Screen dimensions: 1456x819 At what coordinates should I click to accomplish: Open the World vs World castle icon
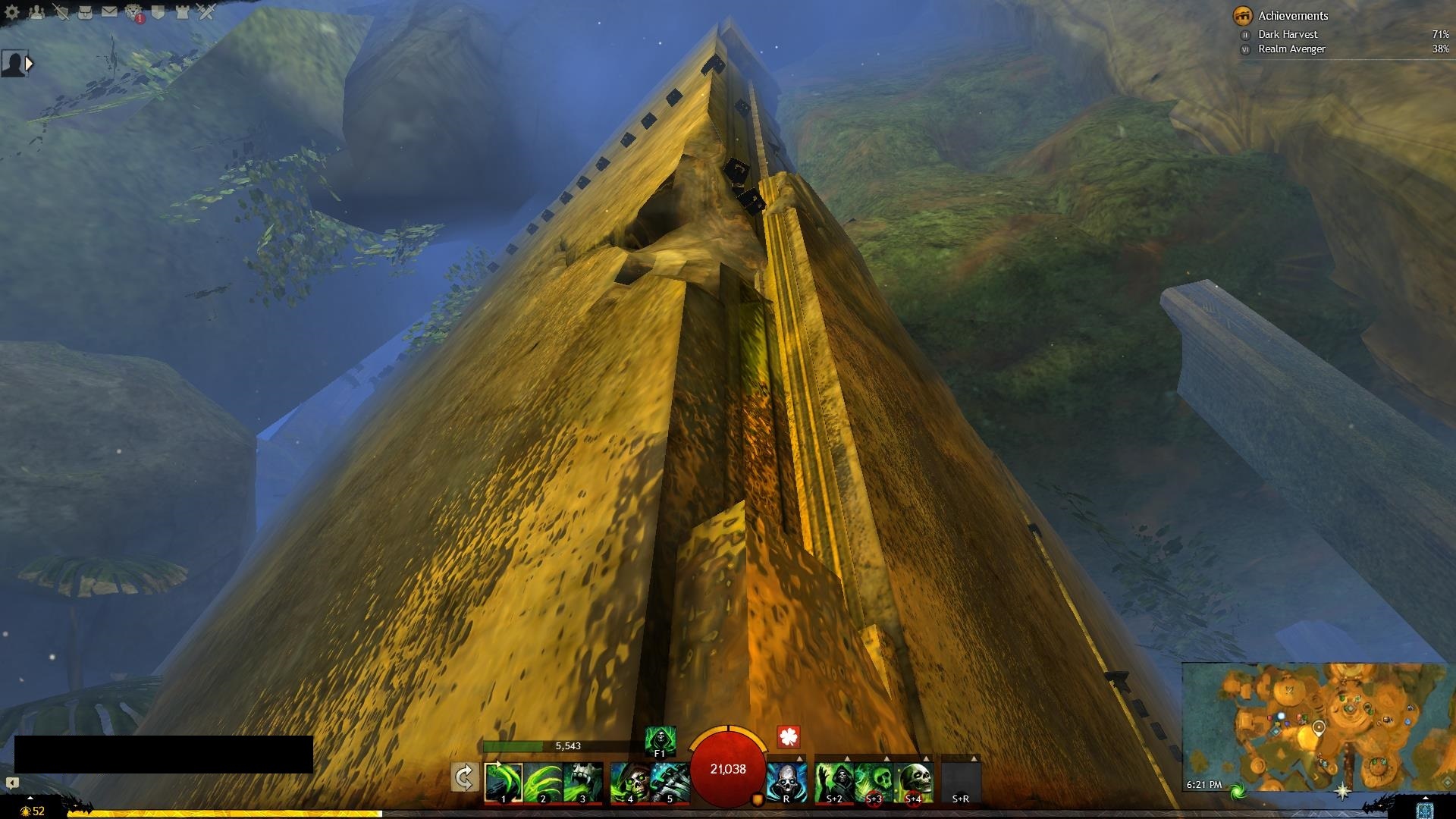pyautogui.click(x=182, y=12)
